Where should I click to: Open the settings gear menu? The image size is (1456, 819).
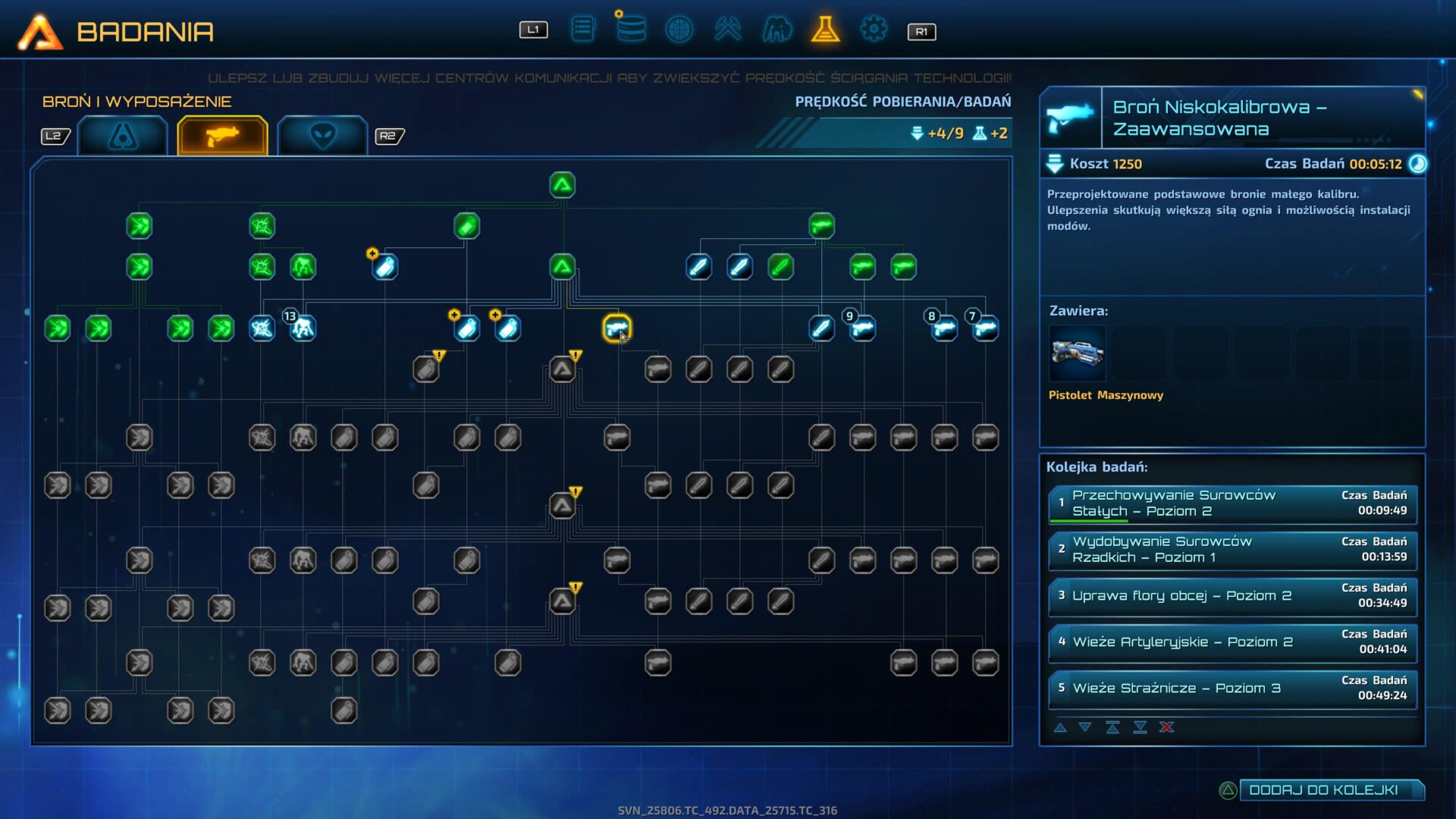pos(873,30)
